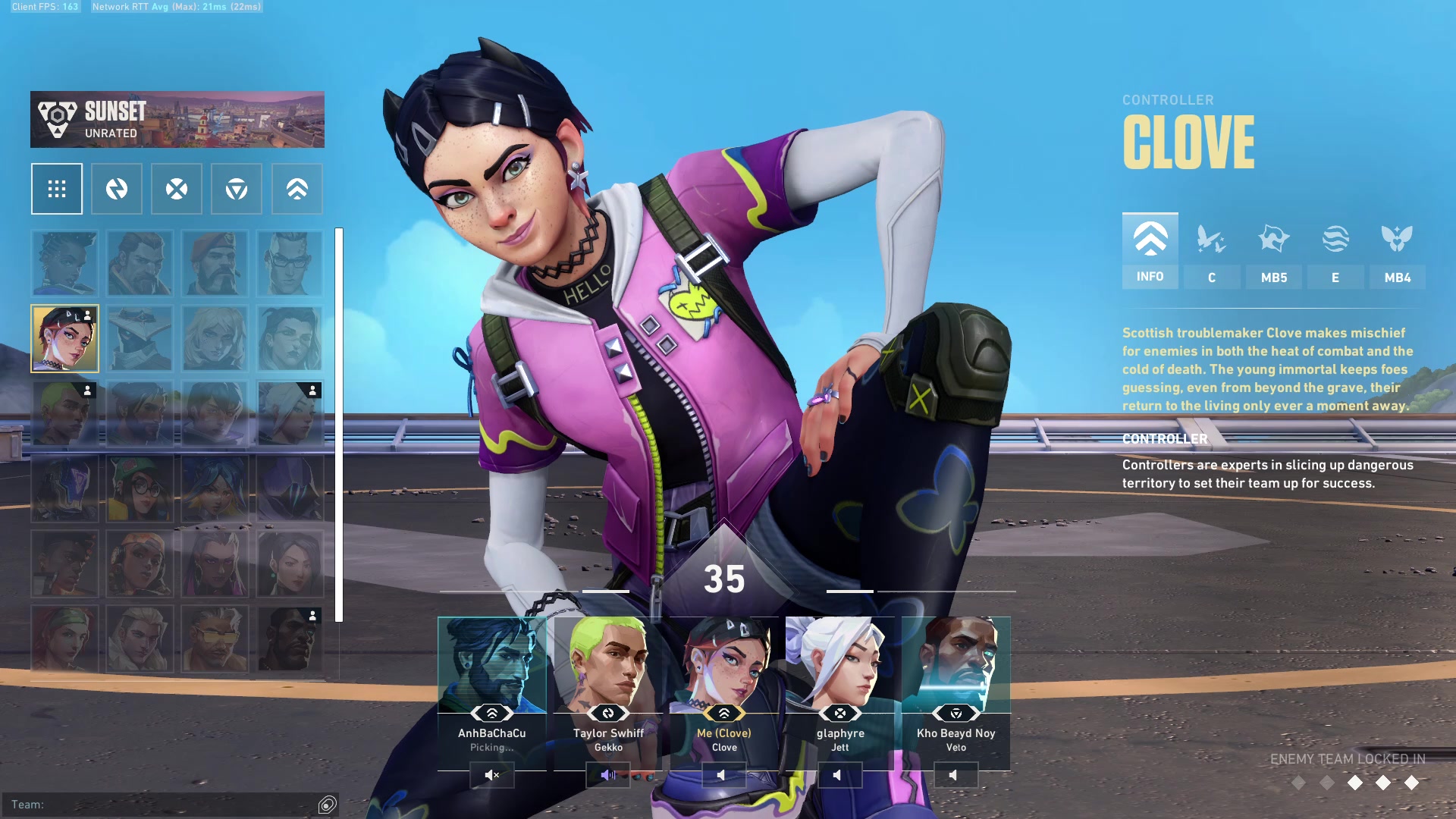Unmute AnhBaChaCu's voice chat
Screen dimensions: 1456x819
(x=491, y=775)
